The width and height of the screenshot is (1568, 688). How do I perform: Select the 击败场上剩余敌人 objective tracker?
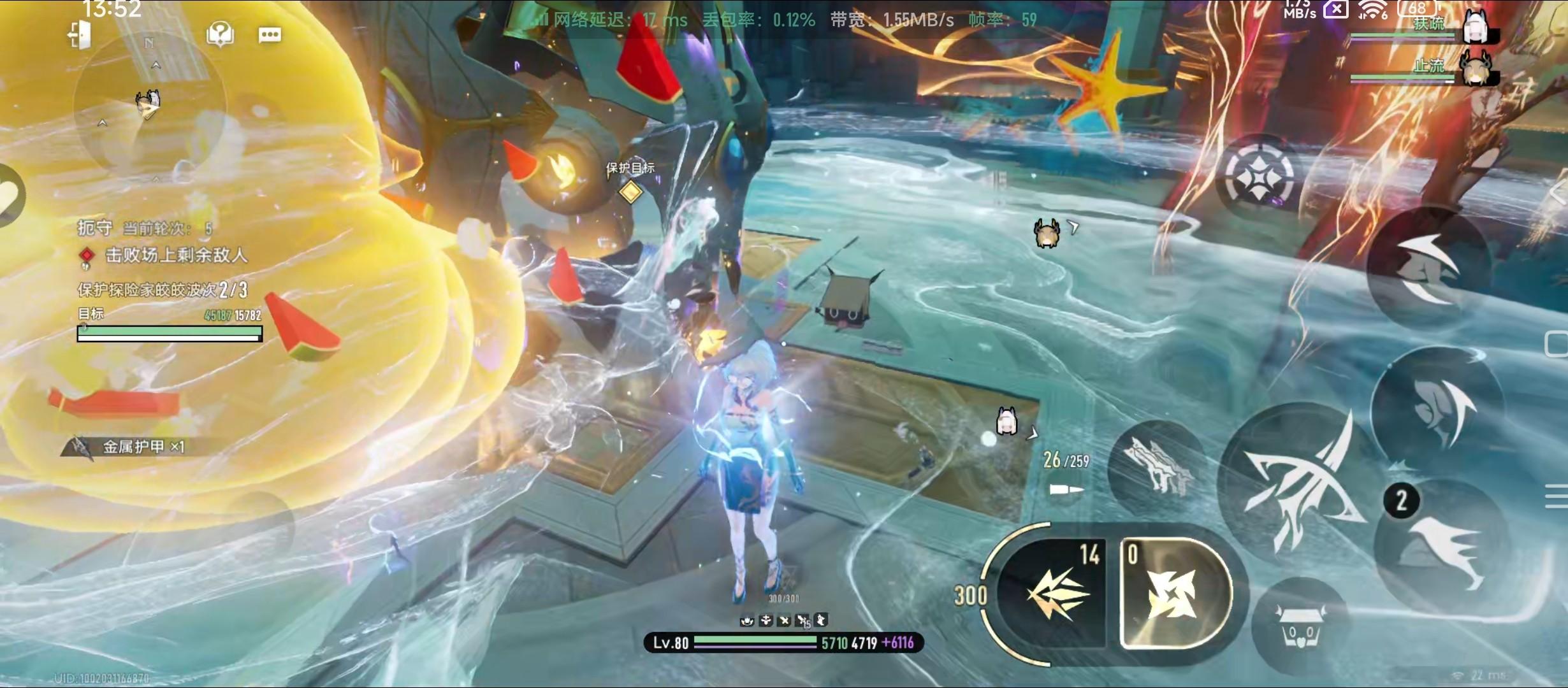(175, 255)
